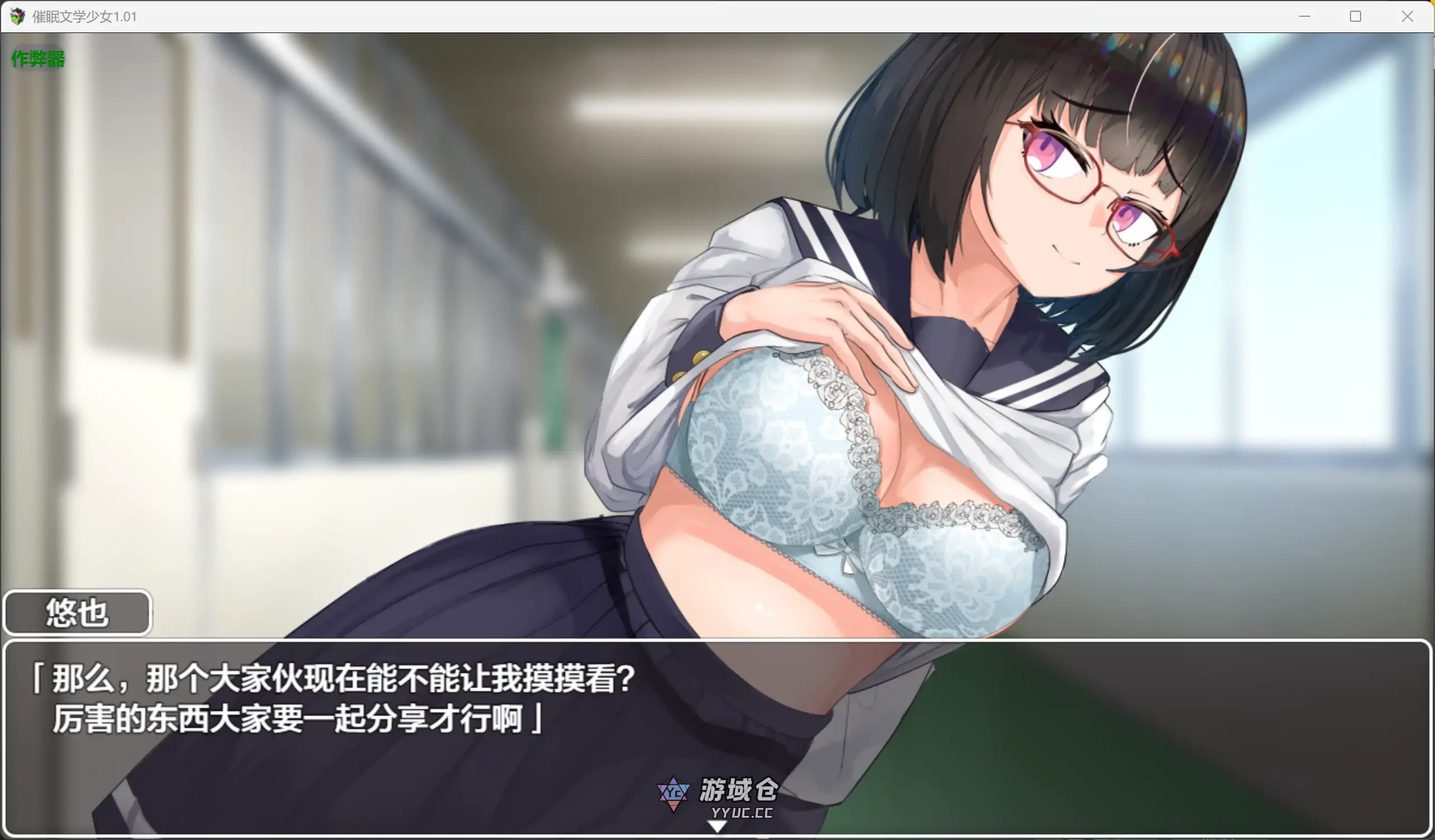This screenshot has height=840, width=1435.
Task: Click the empty title bar area
Action: coord(683,17)
